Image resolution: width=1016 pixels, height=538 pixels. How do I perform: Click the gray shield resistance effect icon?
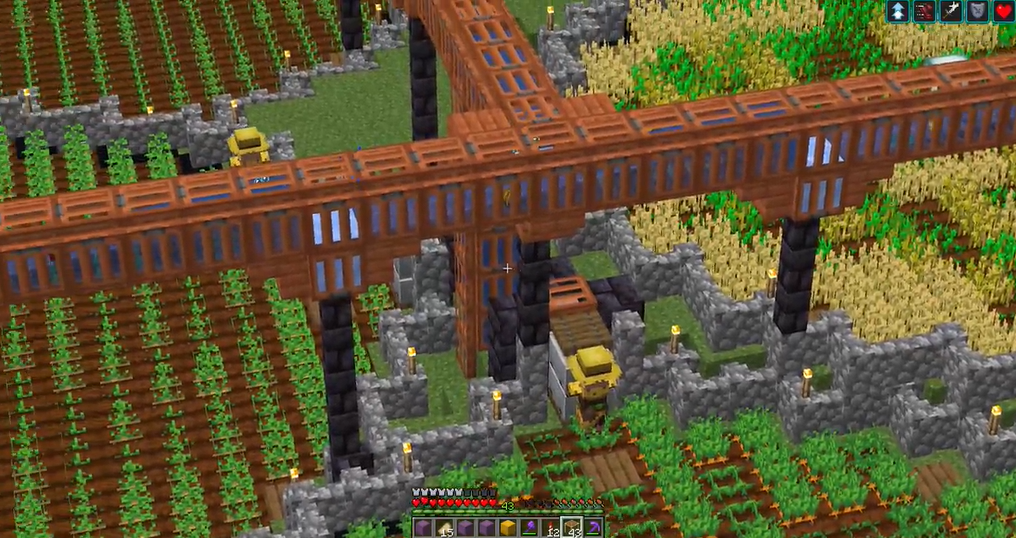(978, 11)
